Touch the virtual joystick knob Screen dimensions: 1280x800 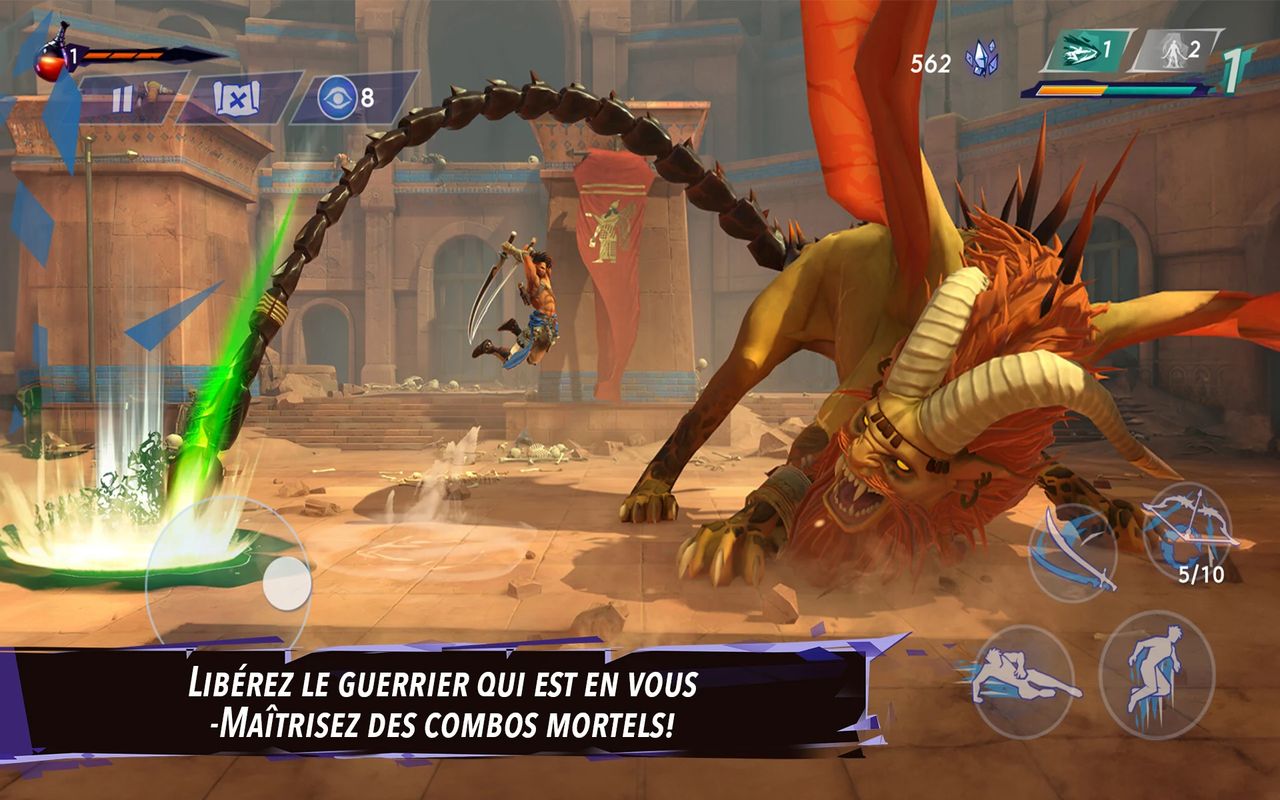click(x=286, y=581)
